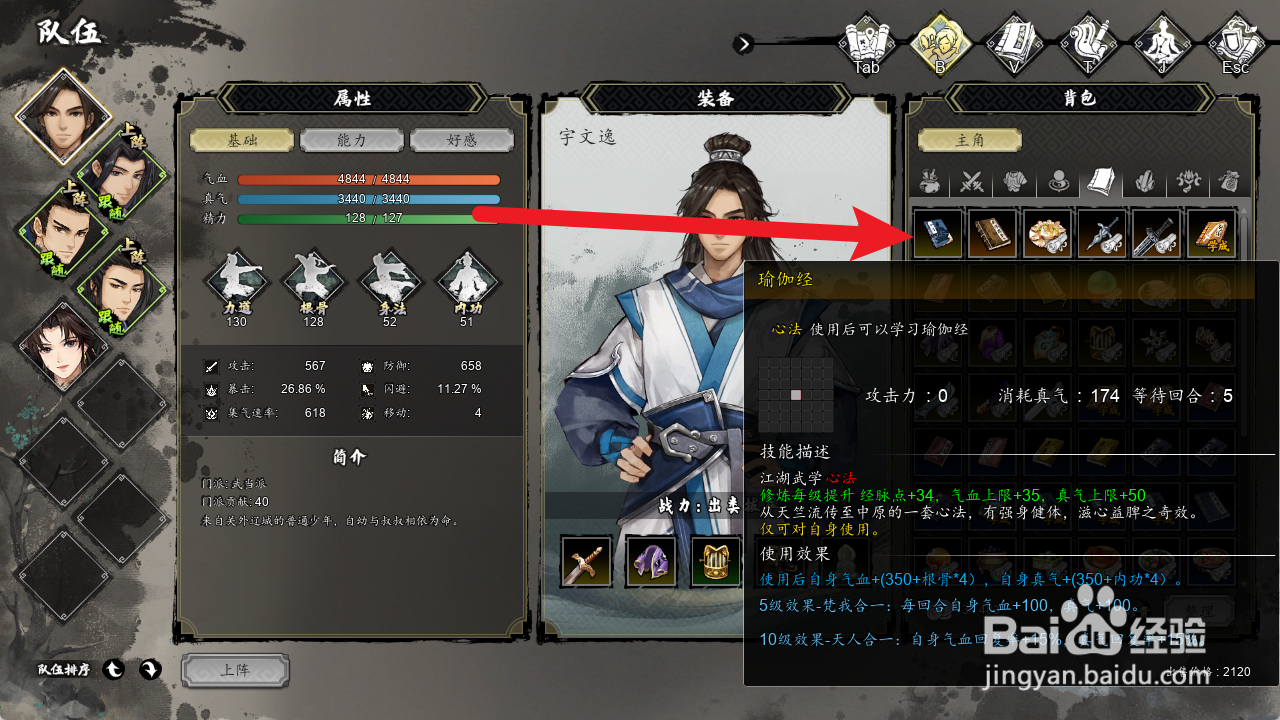The height and width of the screenshot is (720, 1280).
Task: Switch to the 能力 tab
Action: coord(351,140)
